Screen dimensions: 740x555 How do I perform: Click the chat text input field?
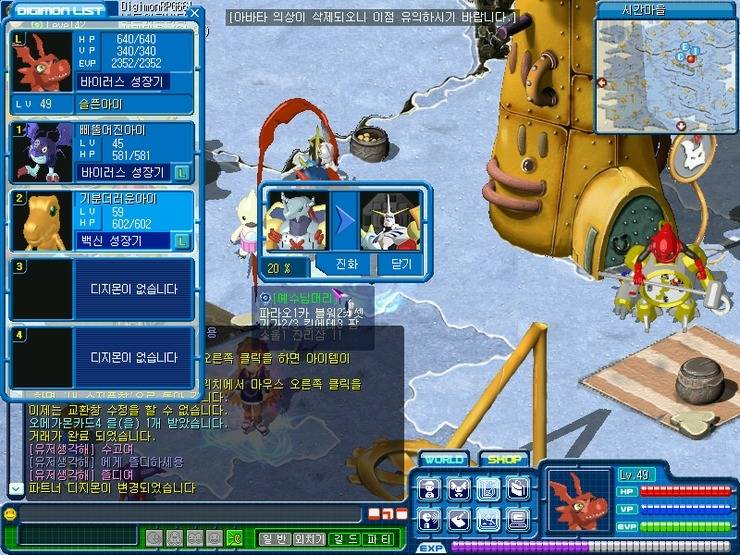pos(190,514)
